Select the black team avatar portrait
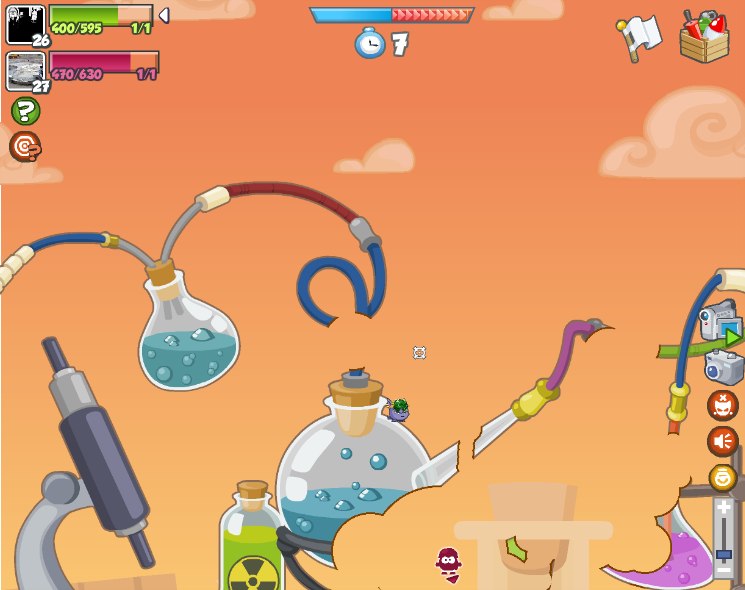Image resolution: width=745 pixels, height=590 pixels. tap(26, 24)
